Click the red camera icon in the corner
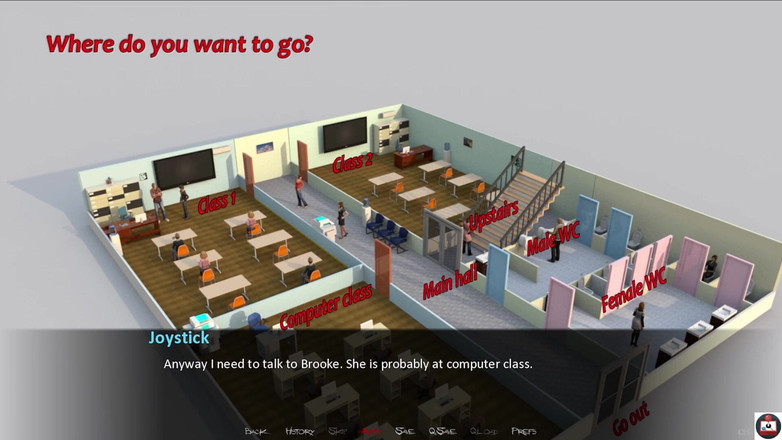Screen dimensions: 782x440 click(767, 425)
